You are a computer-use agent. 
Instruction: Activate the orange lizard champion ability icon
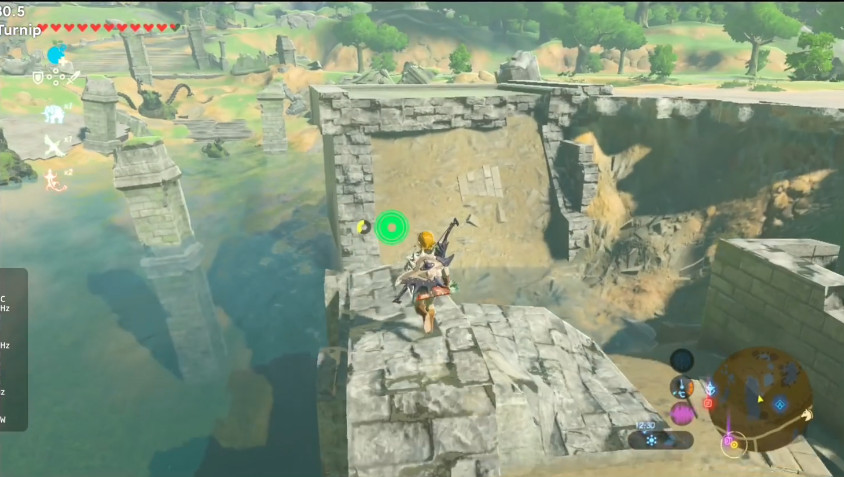(53, 180)
